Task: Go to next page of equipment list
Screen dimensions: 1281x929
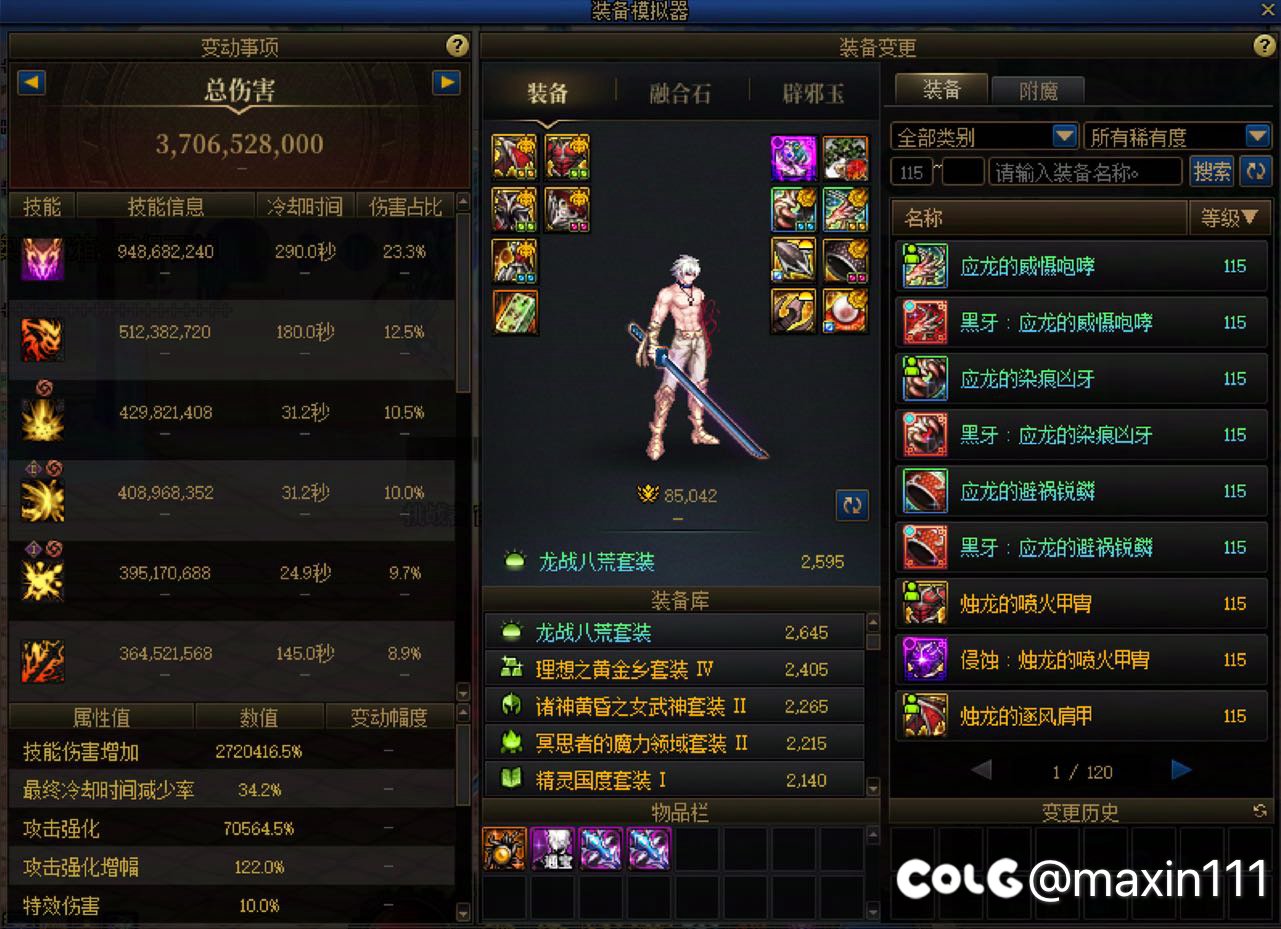Action: (x=1181, y=771)
